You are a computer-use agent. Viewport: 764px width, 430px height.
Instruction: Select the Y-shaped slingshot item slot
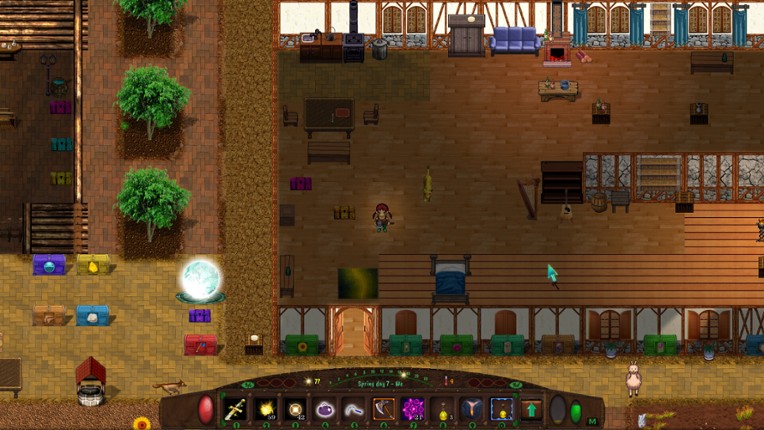(x=472, y=409)
